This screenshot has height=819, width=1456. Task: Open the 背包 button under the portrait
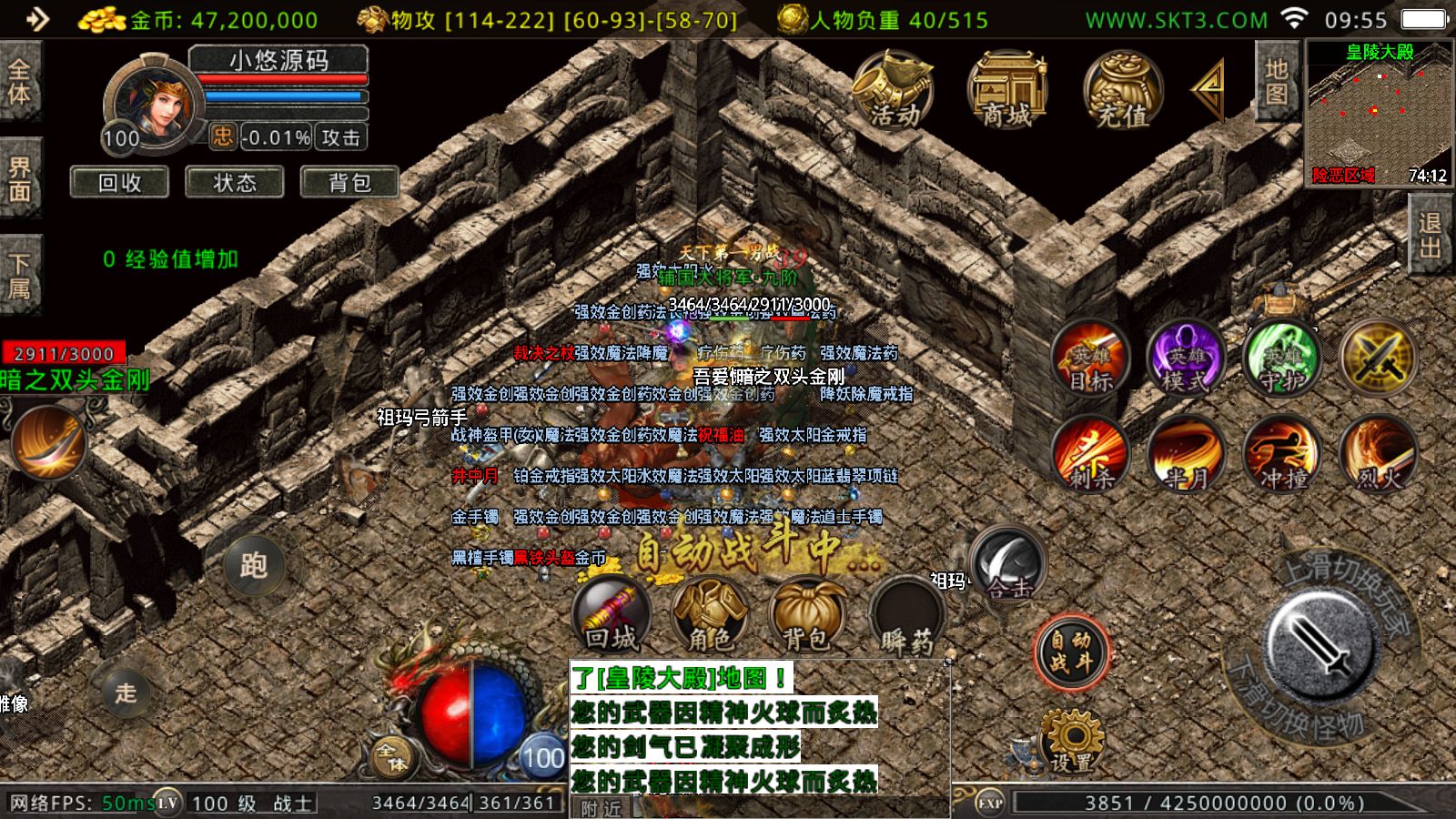[x=349, y=183]
